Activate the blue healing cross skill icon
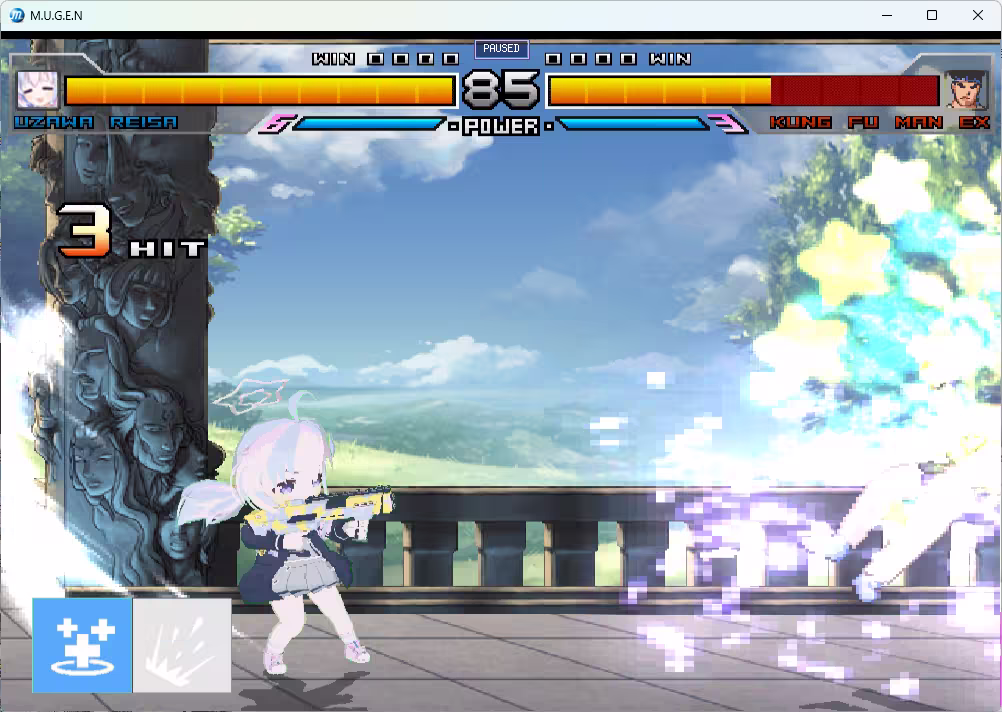This screenshot has height=712, width=1002. click(82, 645)
